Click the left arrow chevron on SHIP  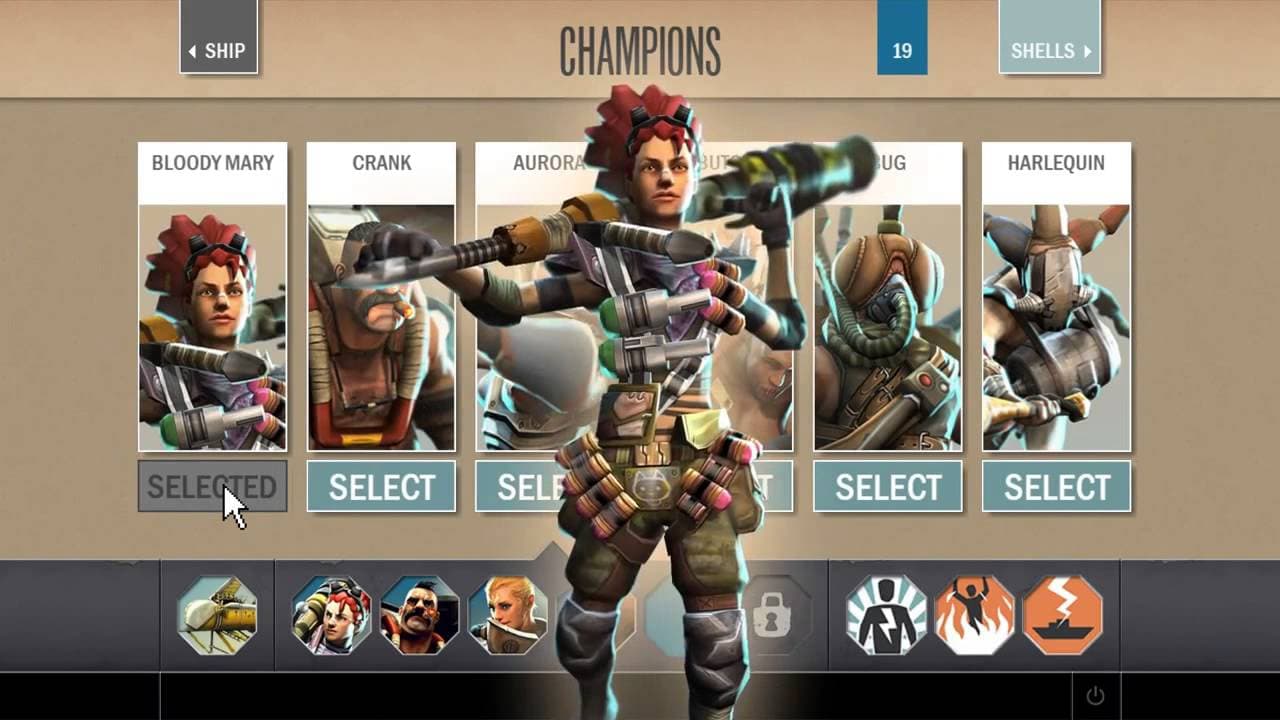(x=194, y=50)
